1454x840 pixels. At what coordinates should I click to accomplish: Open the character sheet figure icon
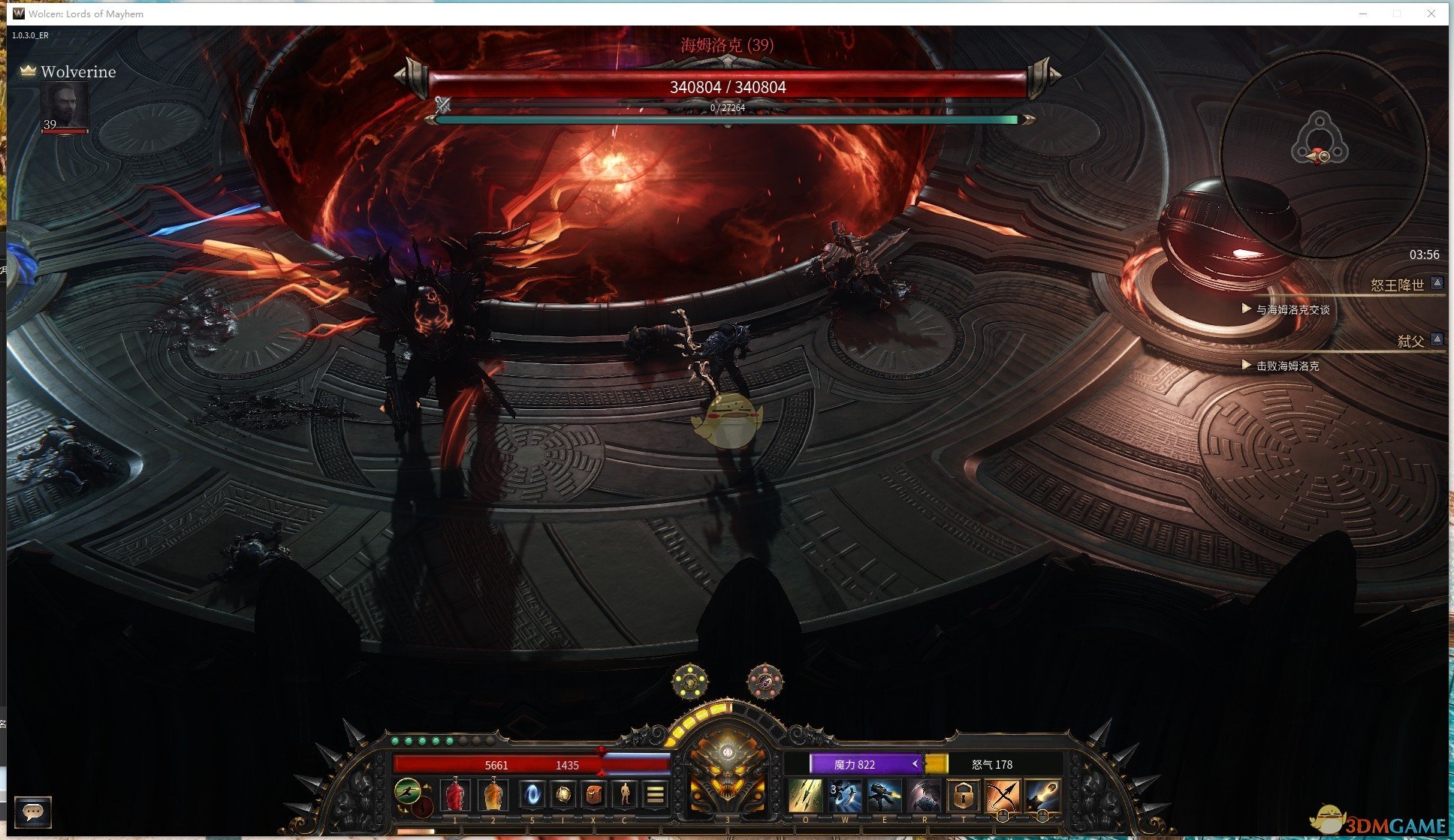624,794
